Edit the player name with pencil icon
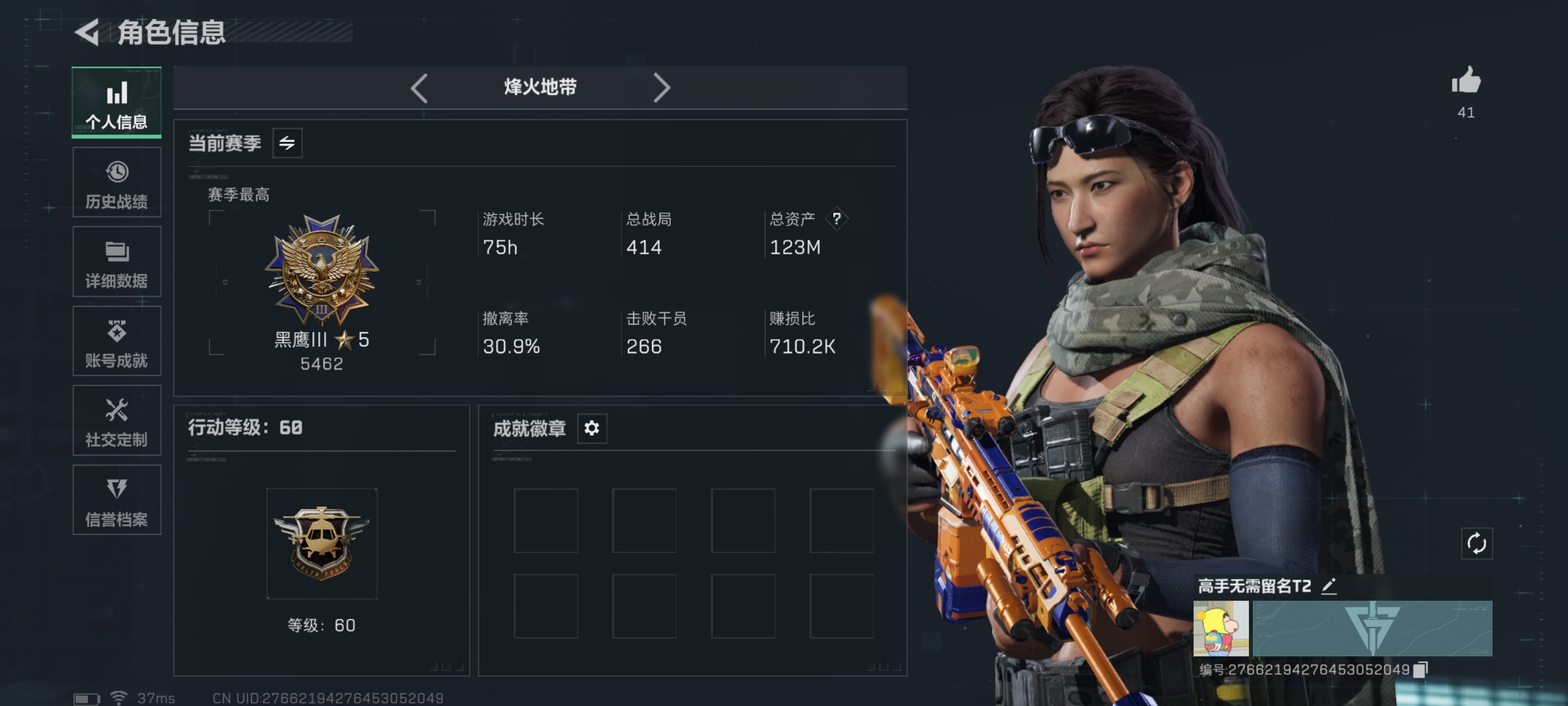This screenshot has height=706, width=1568. (1329, 586)
